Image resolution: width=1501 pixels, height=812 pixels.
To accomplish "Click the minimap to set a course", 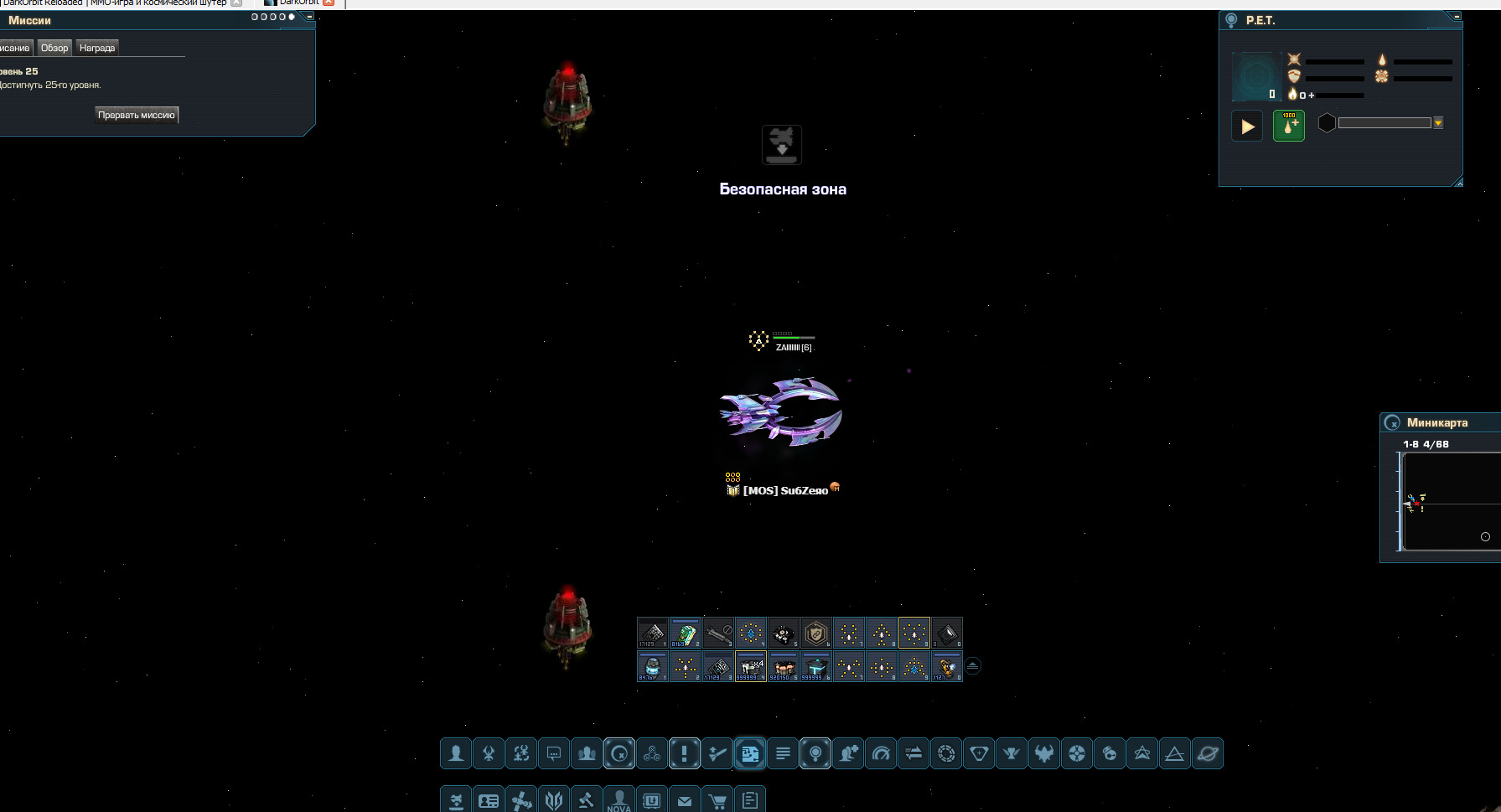I will pos(1450,503).
